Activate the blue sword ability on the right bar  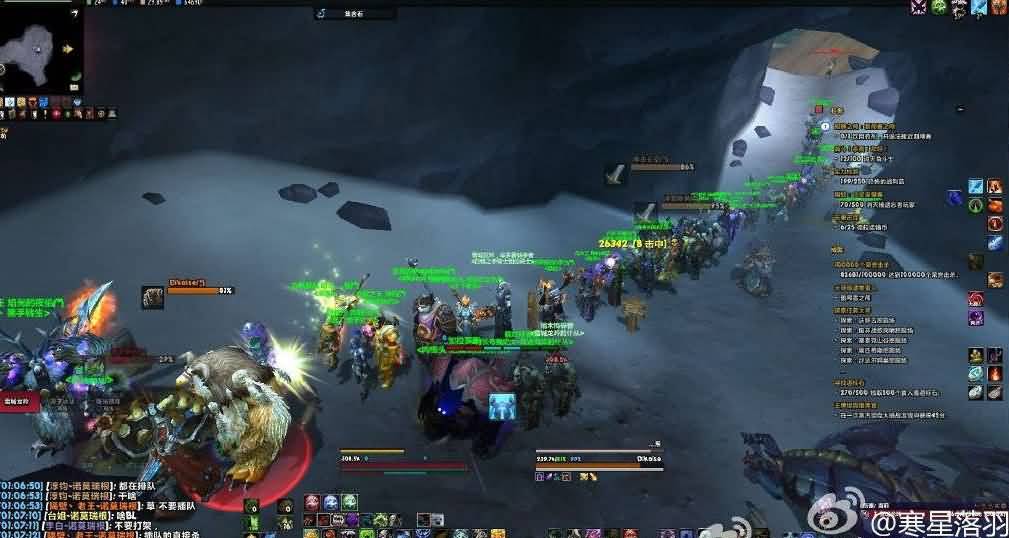point(976,188)
